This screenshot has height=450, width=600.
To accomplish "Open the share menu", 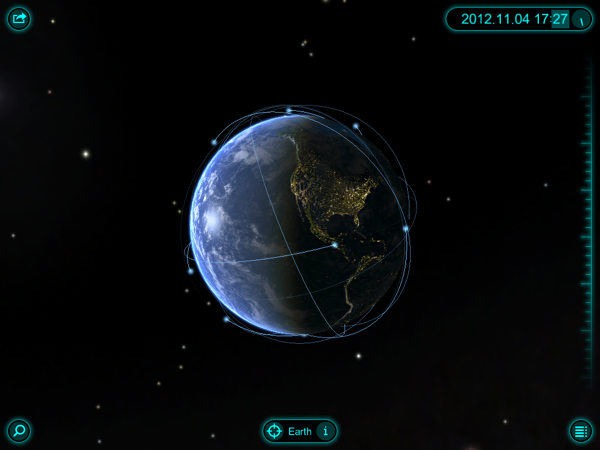I will pyautogui.click(x=19, y=19).
